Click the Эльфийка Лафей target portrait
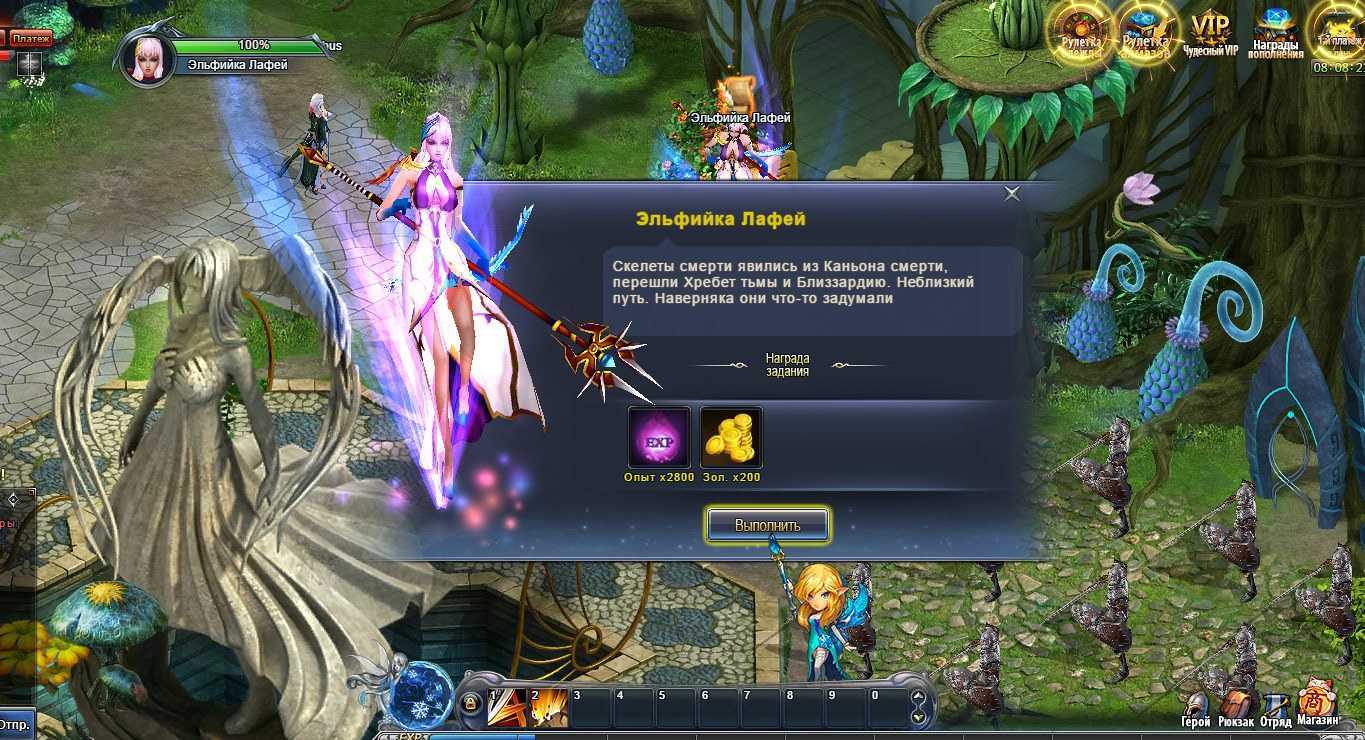This screenshot has width=1365, height=740. 148,58
